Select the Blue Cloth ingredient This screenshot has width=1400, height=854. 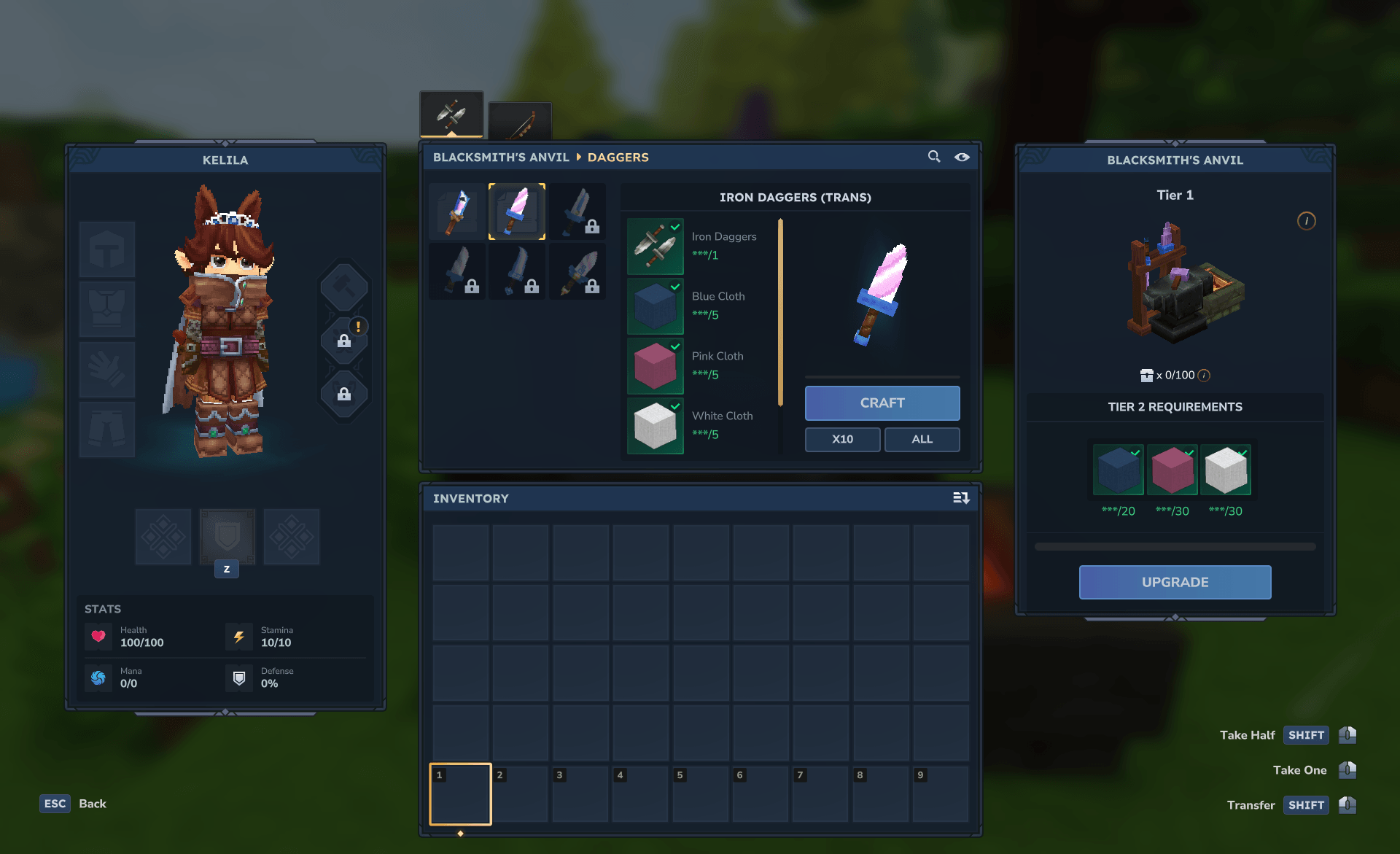coord(656,306)
